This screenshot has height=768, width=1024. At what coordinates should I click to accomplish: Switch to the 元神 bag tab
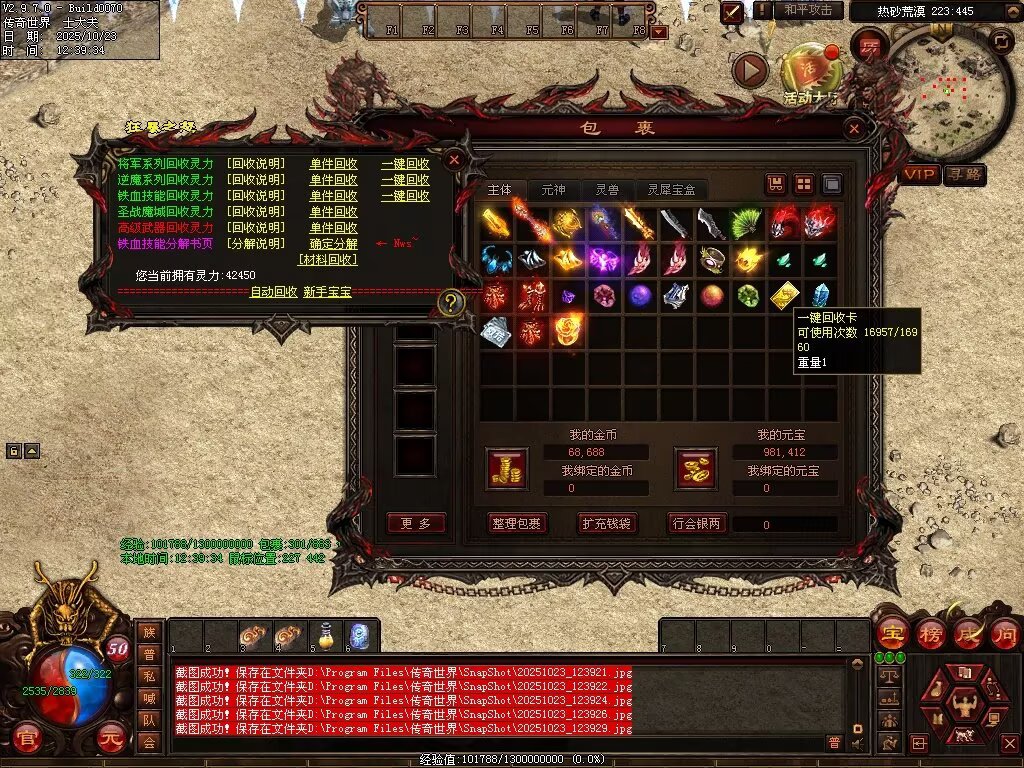(x=553, y=190)
